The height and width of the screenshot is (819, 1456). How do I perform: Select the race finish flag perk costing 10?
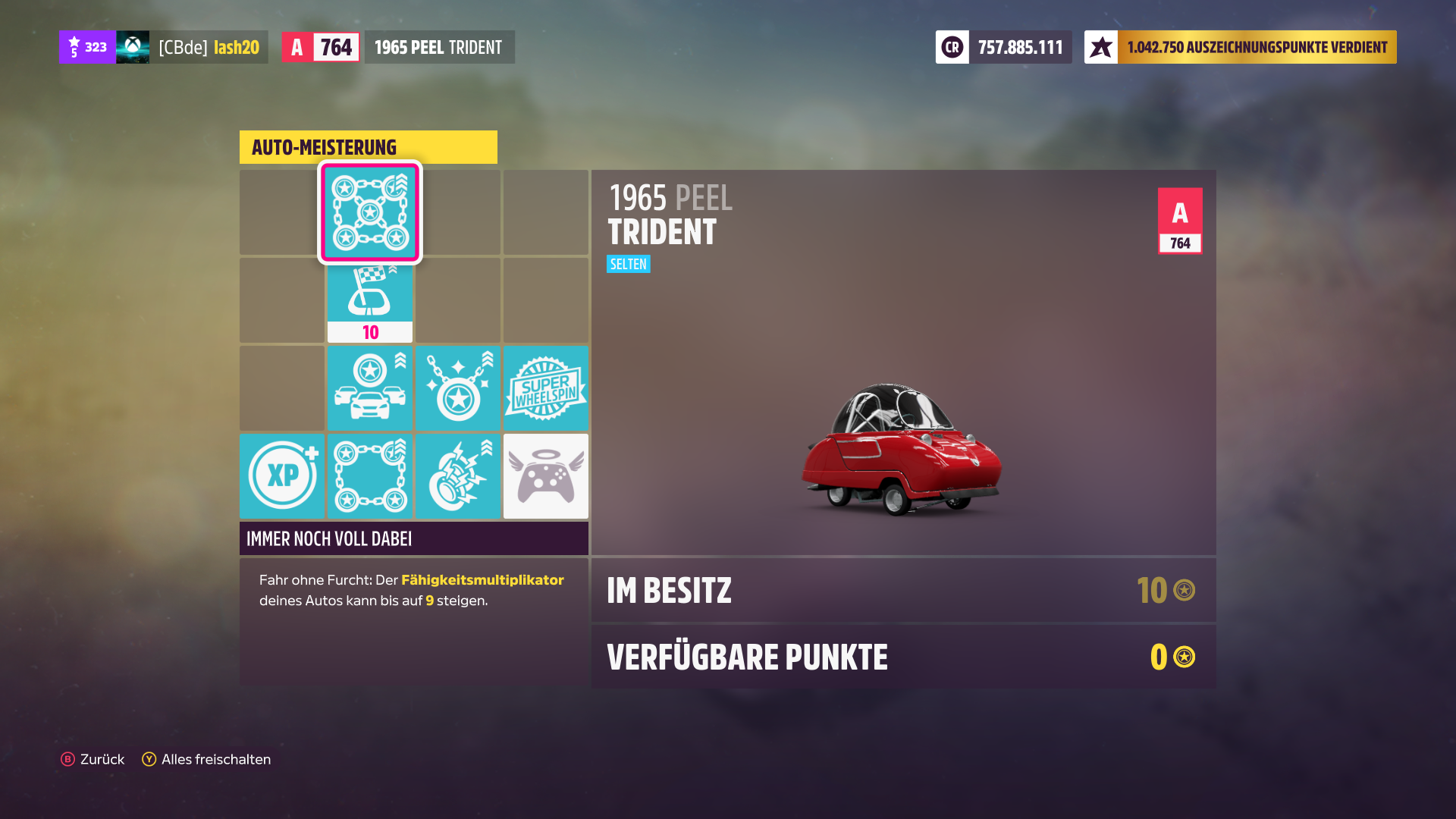(369, 300)
